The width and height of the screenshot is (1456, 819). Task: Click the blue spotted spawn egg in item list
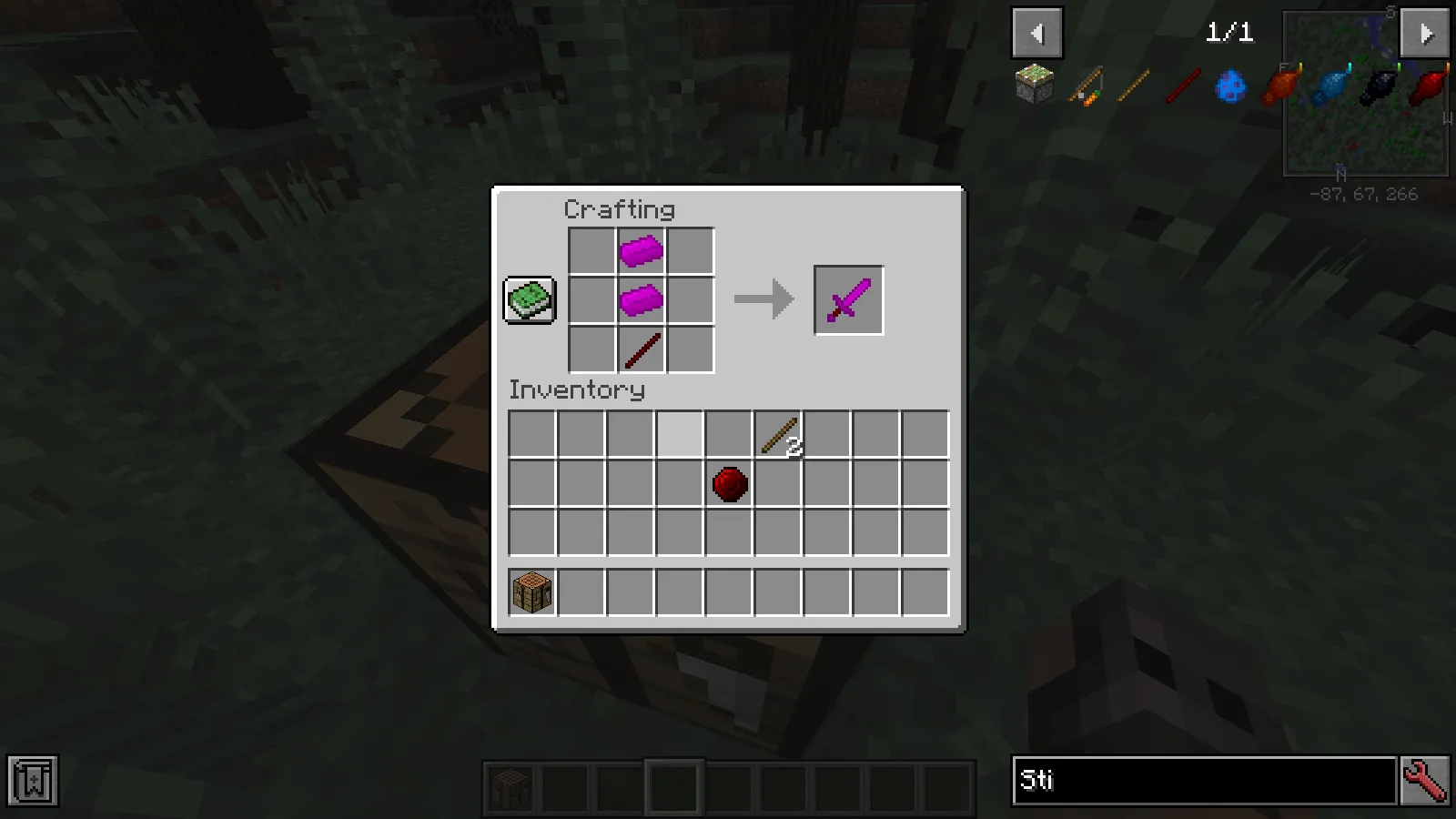click(x=1230, y=85)
